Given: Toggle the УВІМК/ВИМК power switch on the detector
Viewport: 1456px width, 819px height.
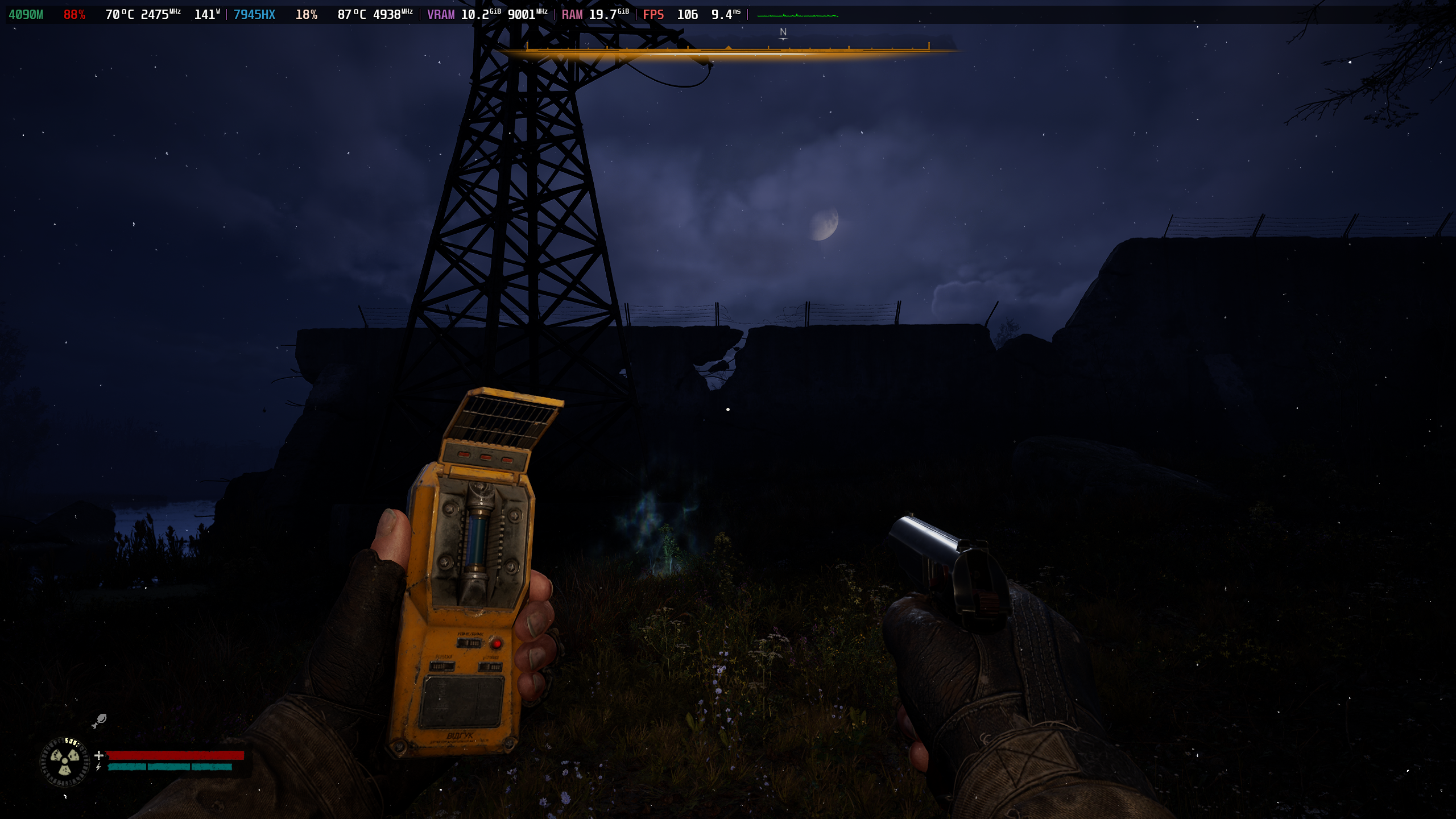Looking at the screenshot, I should click(x=468, y=643).
